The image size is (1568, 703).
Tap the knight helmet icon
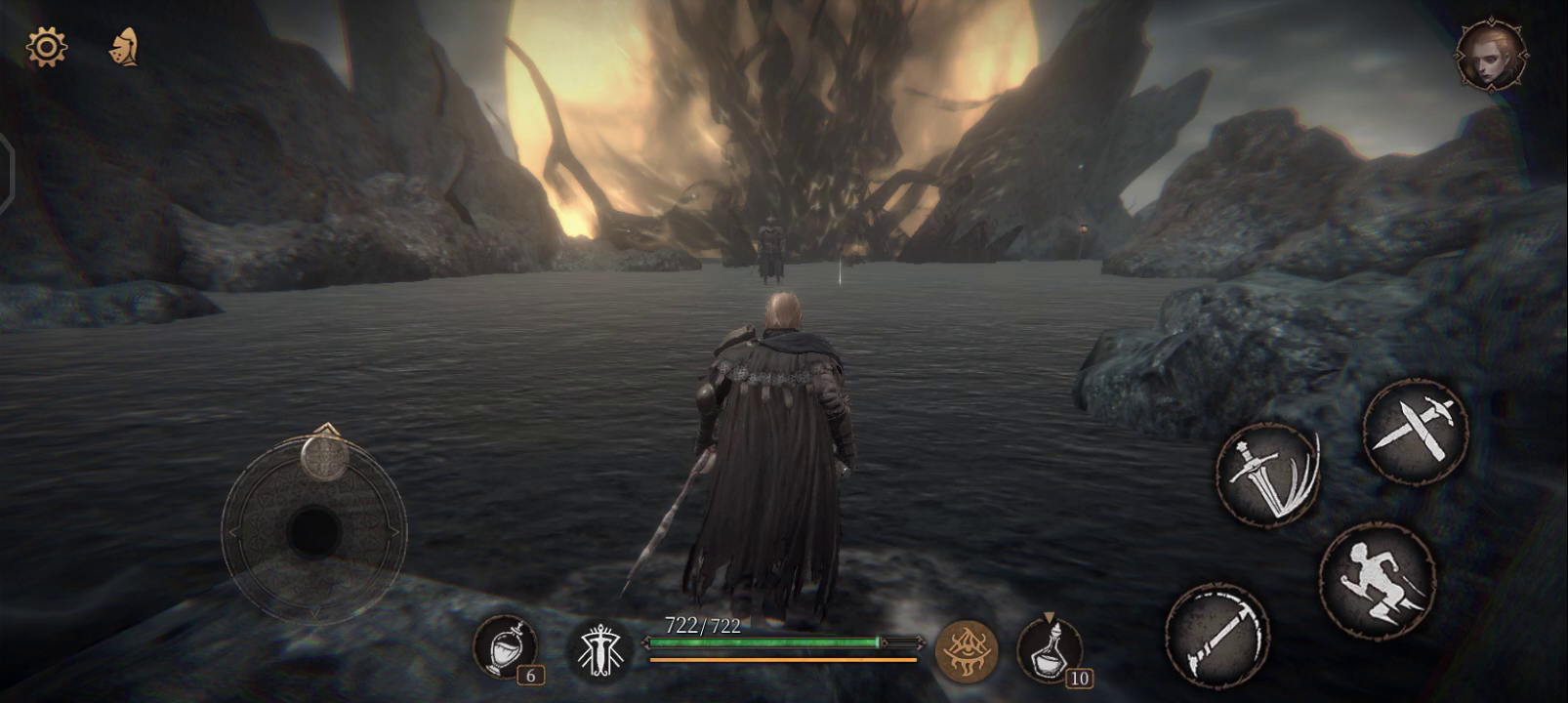[124, 47]
